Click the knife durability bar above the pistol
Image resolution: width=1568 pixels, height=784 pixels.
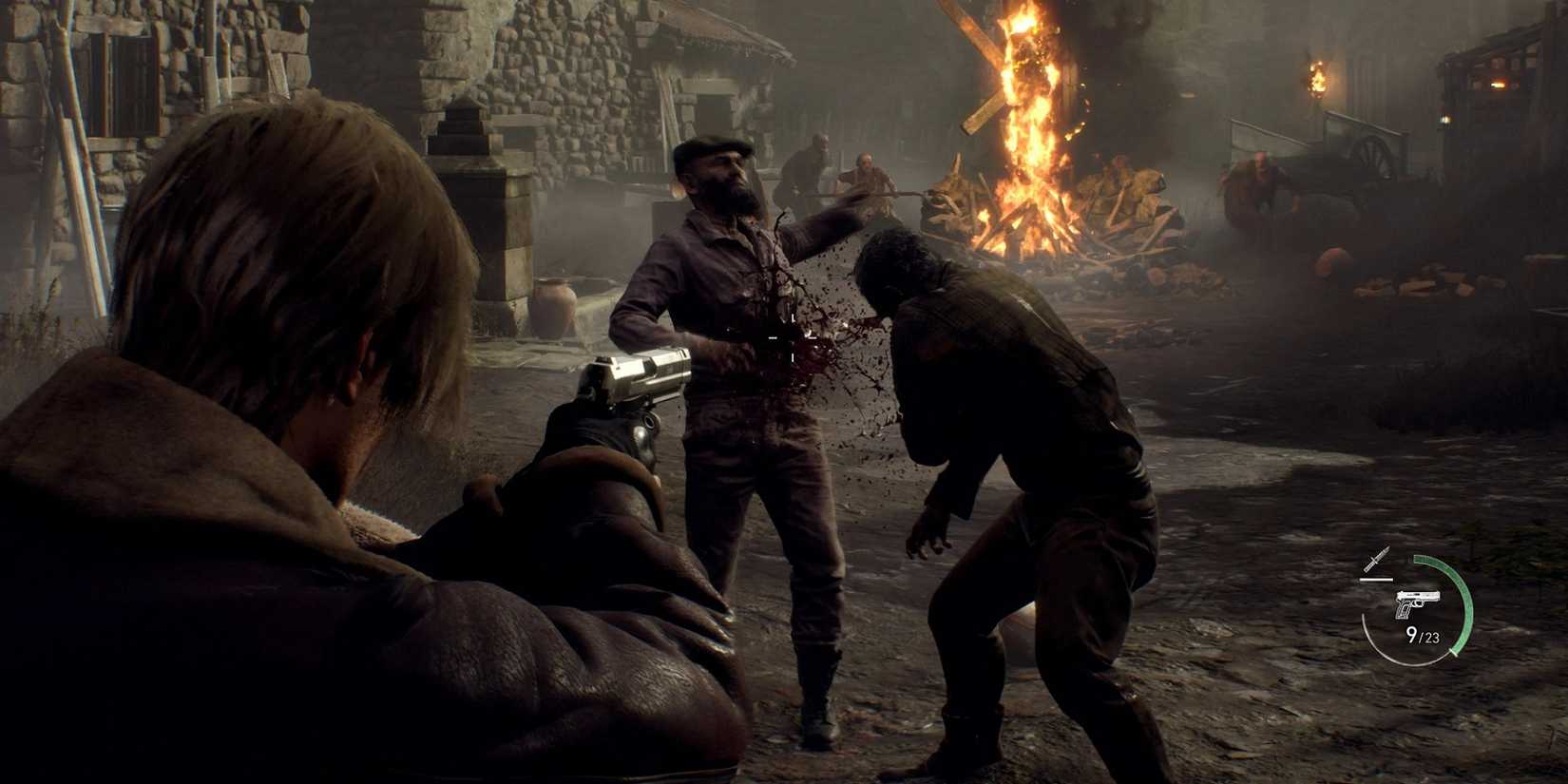tap(1377, 580)
